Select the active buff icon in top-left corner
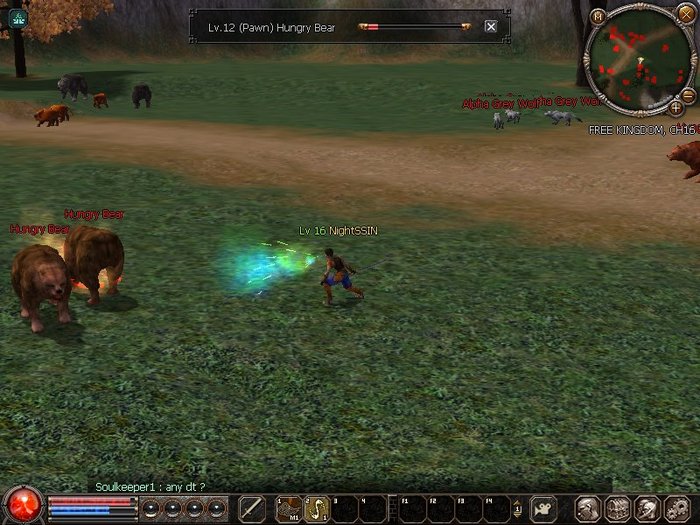 (x=18, y=18)
